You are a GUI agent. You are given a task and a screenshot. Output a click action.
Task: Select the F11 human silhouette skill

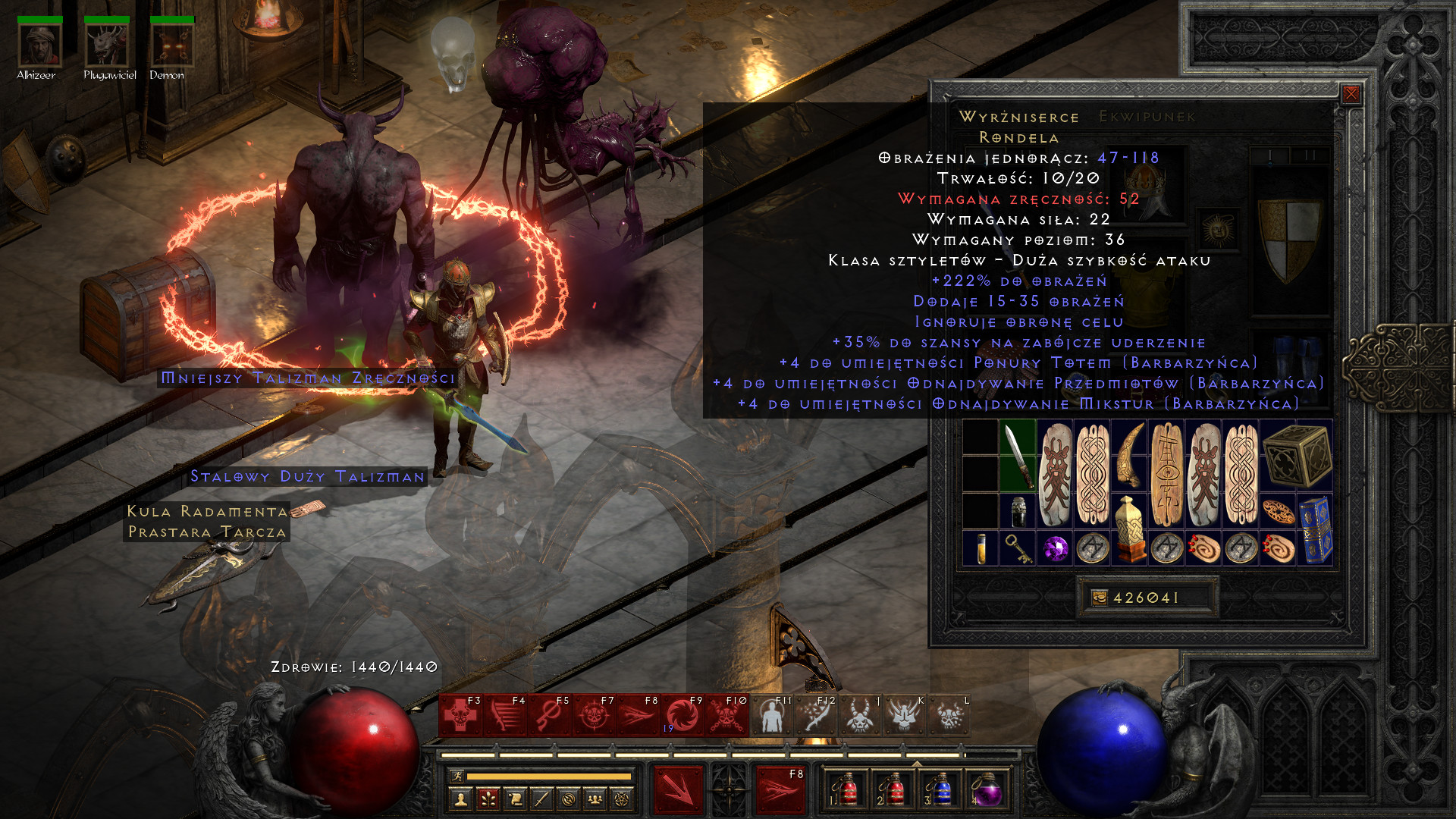(x=771, y=715)
